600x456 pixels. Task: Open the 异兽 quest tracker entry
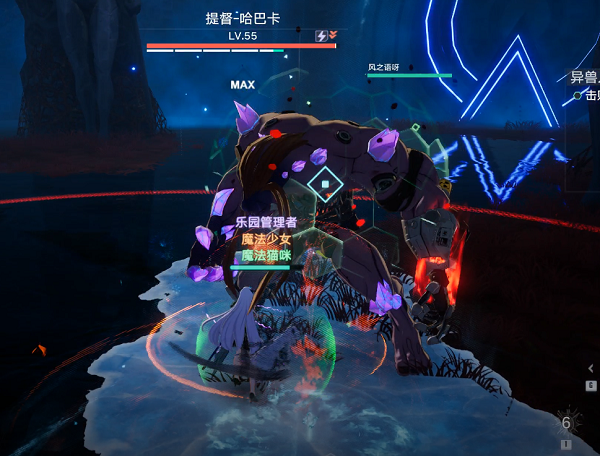(584, 76)
